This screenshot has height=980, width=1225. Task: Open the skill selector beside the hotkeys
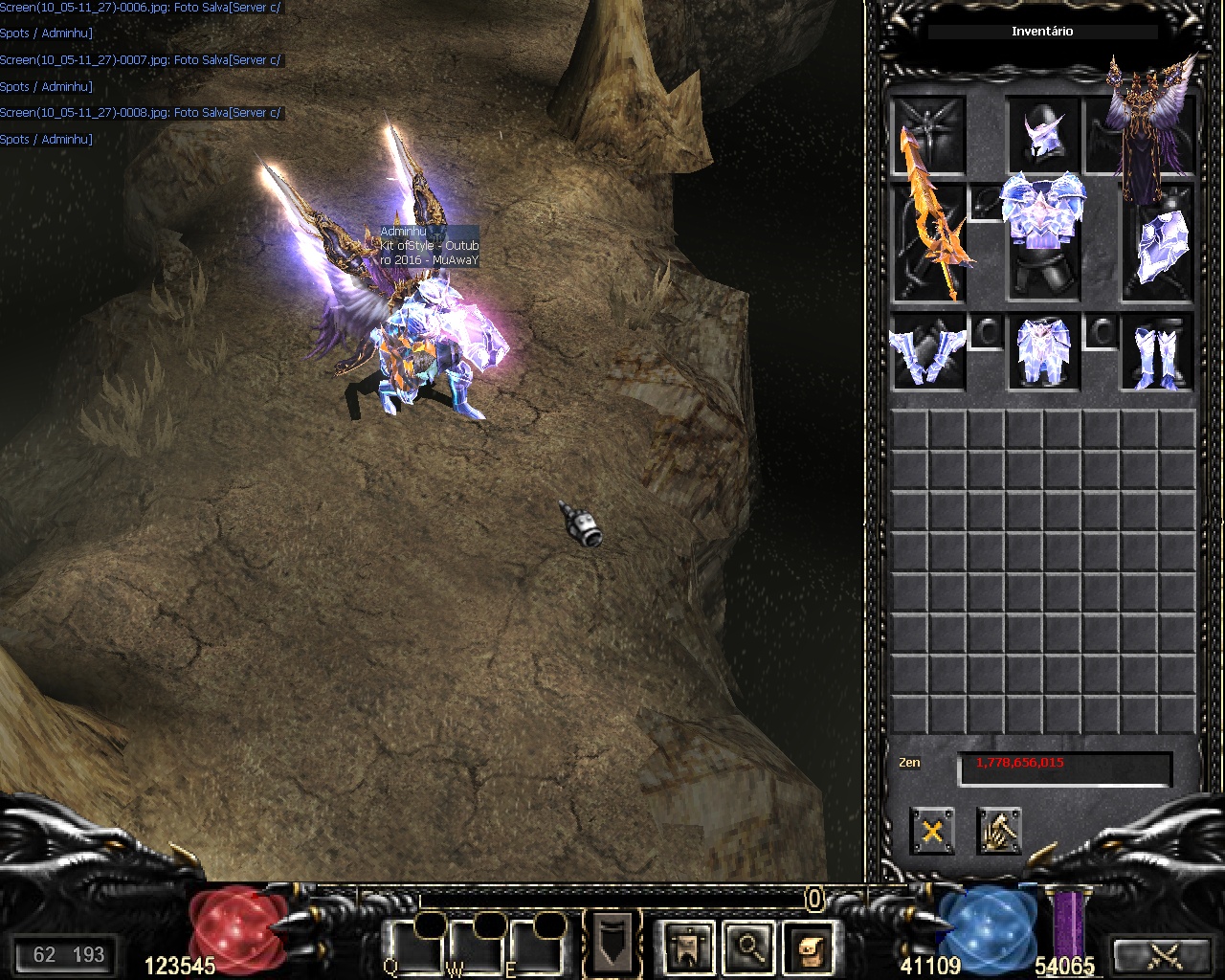tap(612, 943)
